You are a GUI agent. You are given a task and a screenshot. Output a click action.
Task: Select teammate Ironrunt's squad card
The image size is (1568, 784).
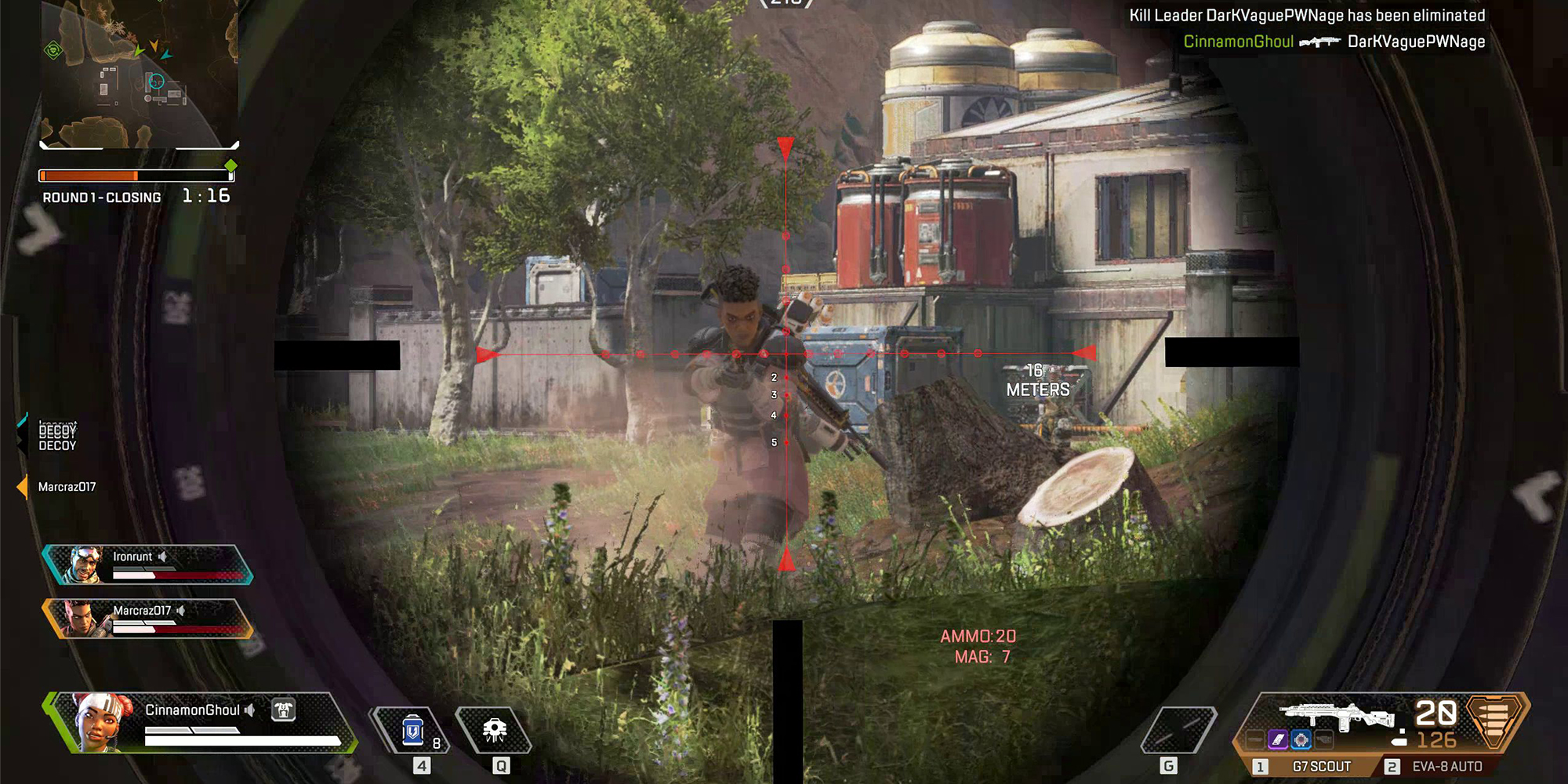(x=147, y=564)
